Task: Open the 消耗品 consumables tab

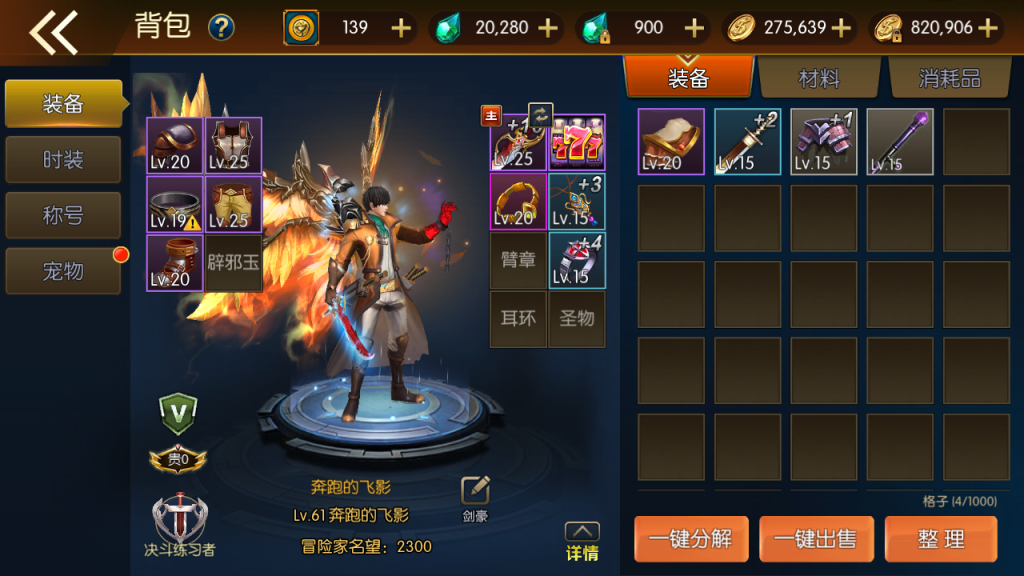Action: pyautogui.click(x=949, y=79)
